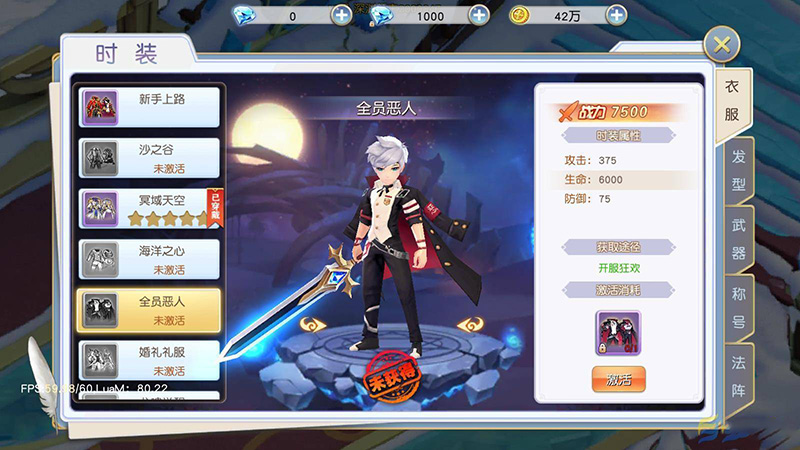Close the 时装 costume window

721,44
